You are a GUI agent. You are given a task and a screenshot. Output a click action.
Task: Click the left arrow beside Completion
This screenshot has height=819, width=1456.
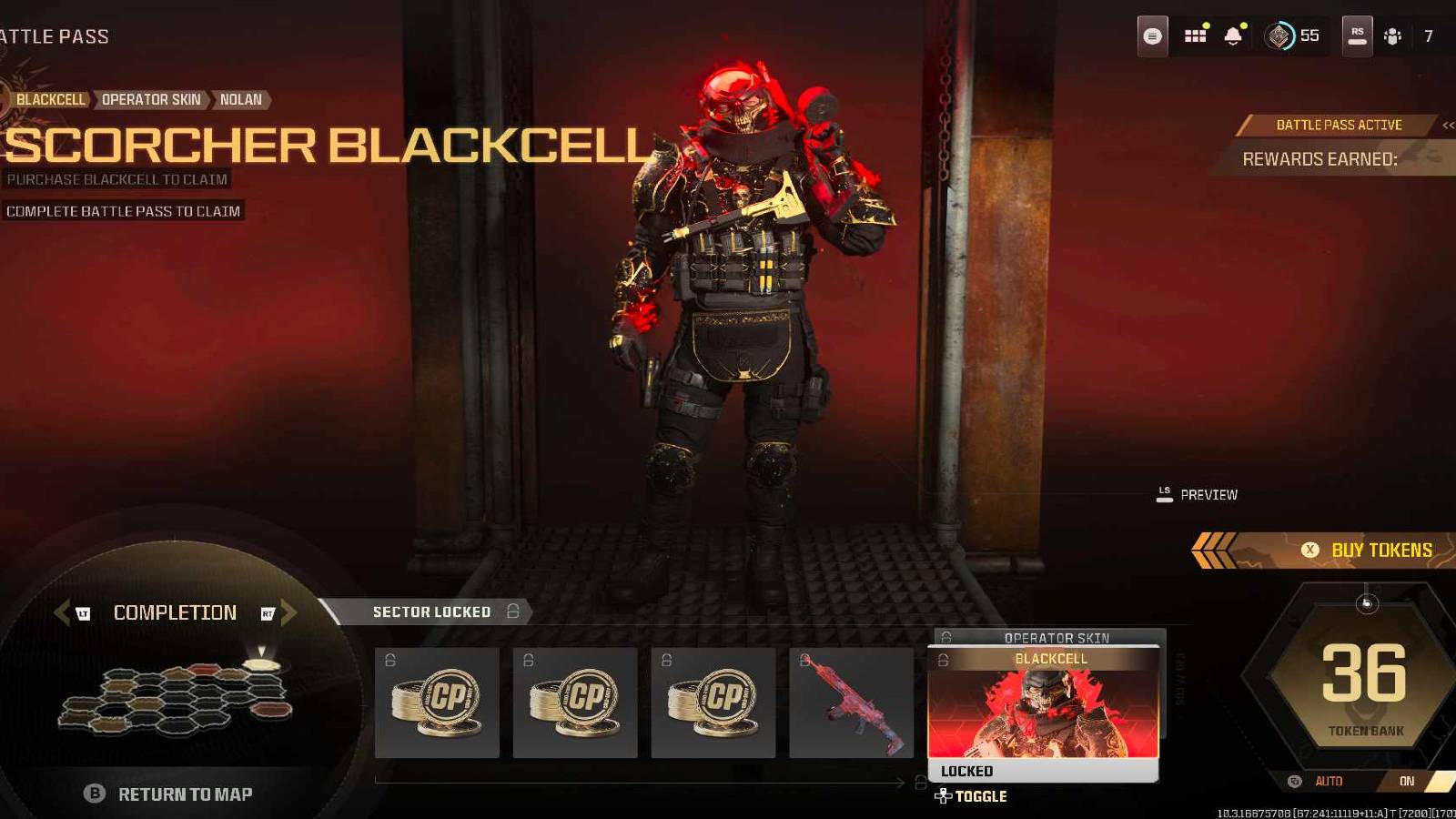point(62,612)
